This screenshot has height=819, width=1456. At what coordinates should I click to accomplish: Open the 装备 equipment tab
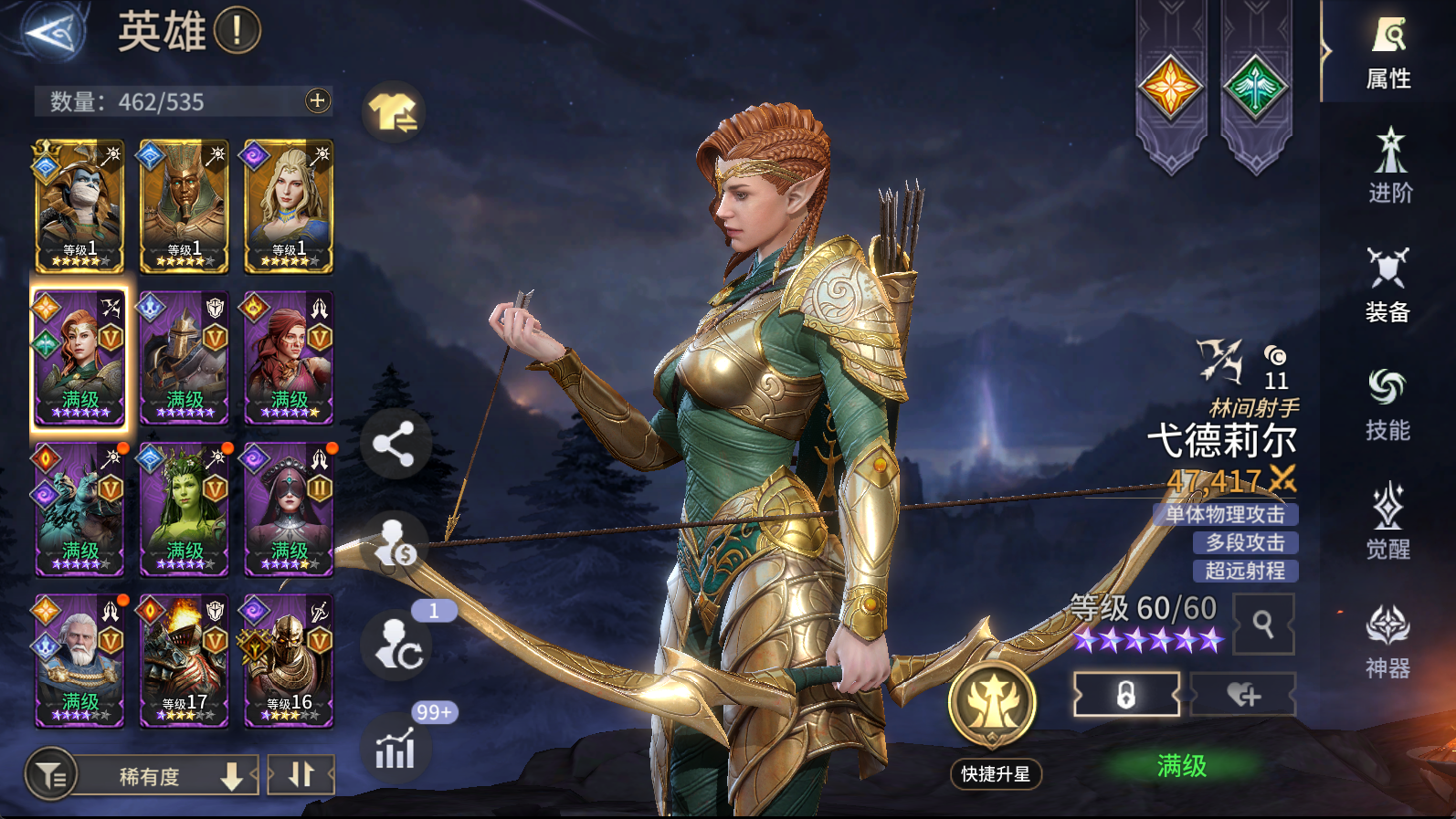pos(1388,286)
